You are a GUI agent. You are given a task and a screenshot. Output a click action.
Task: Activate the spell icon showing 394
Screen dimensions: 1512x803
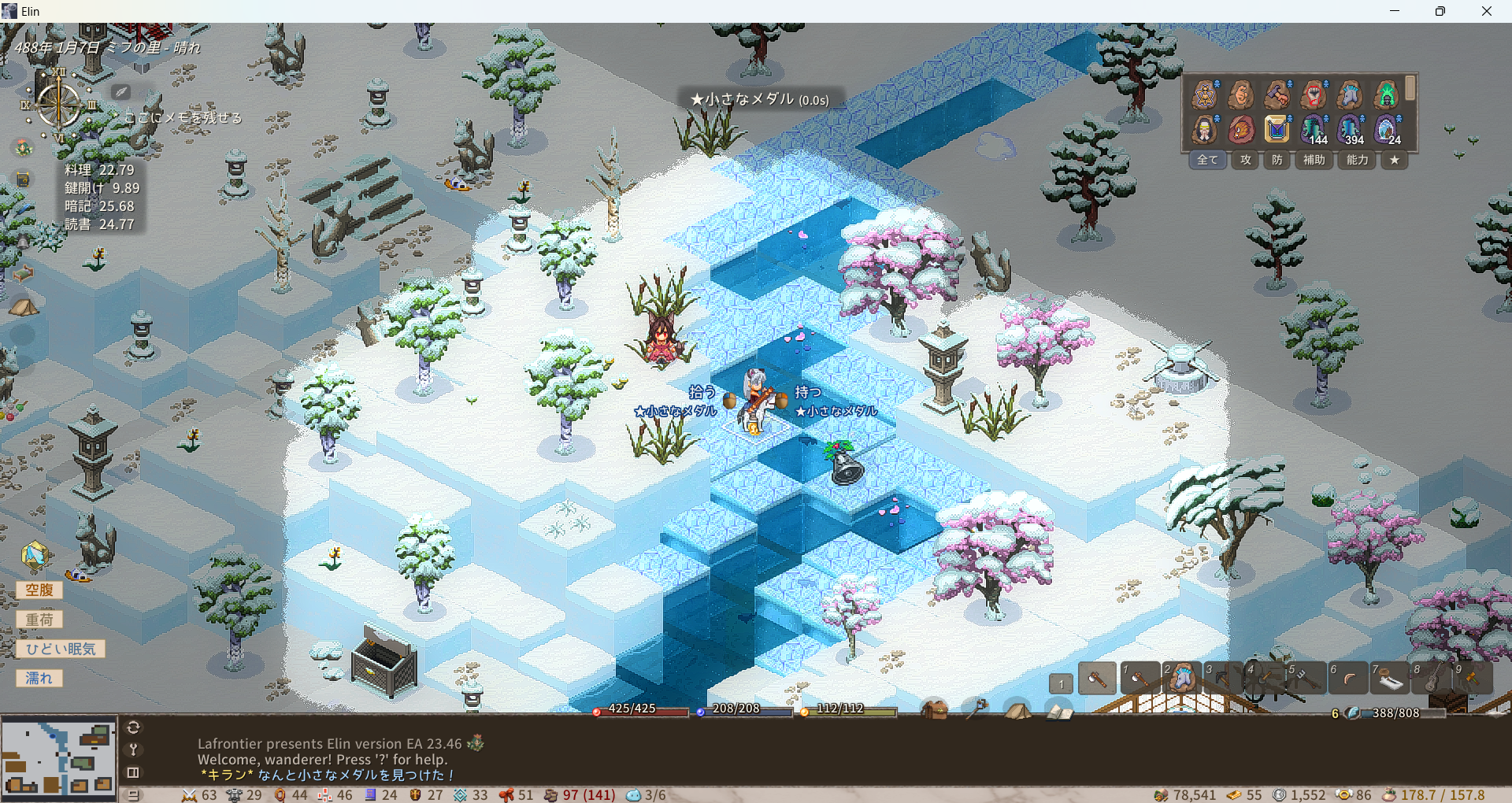click(x=1350, y=129)
